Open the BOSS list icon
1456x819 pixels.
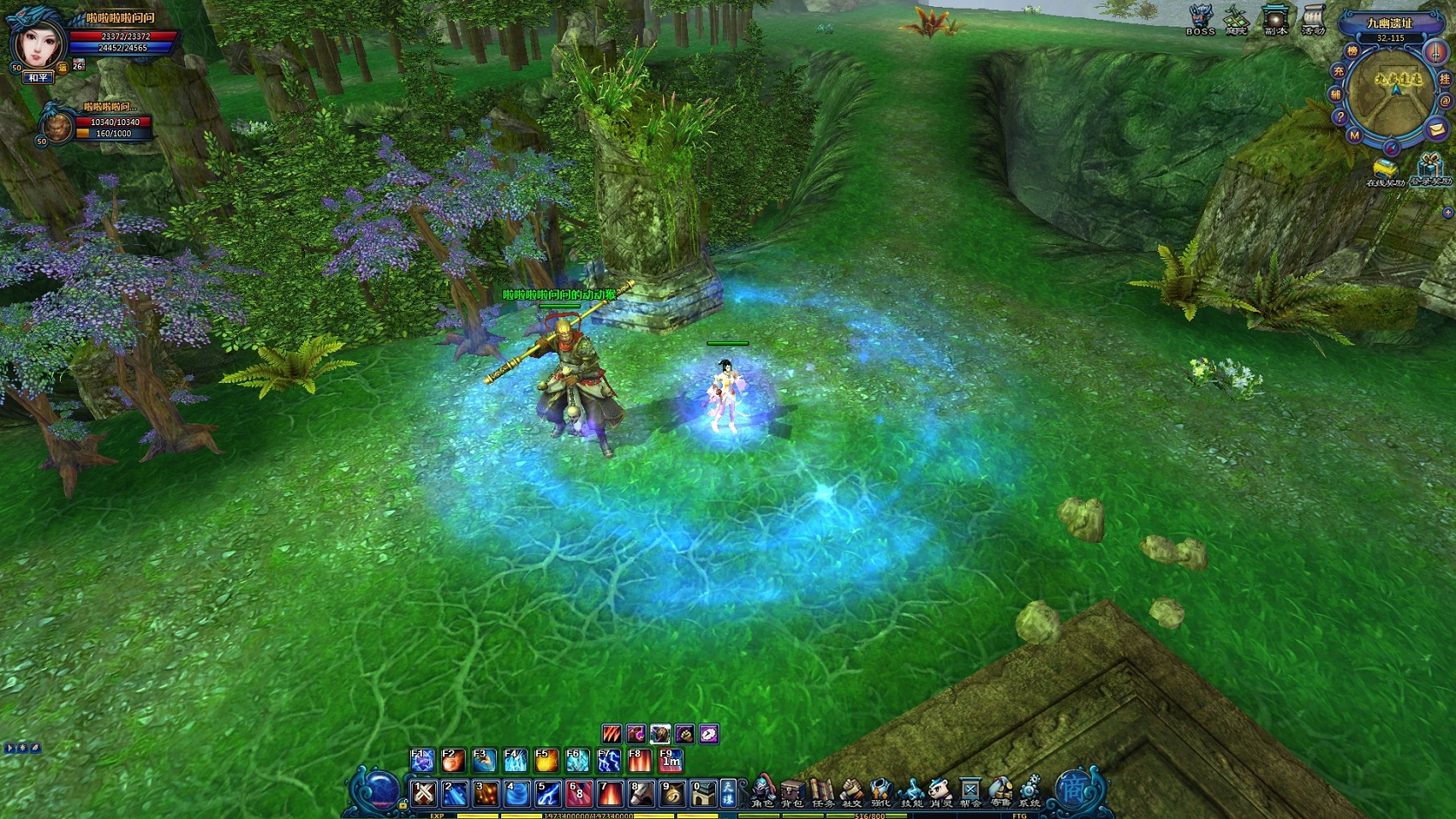pos(1200,20)
